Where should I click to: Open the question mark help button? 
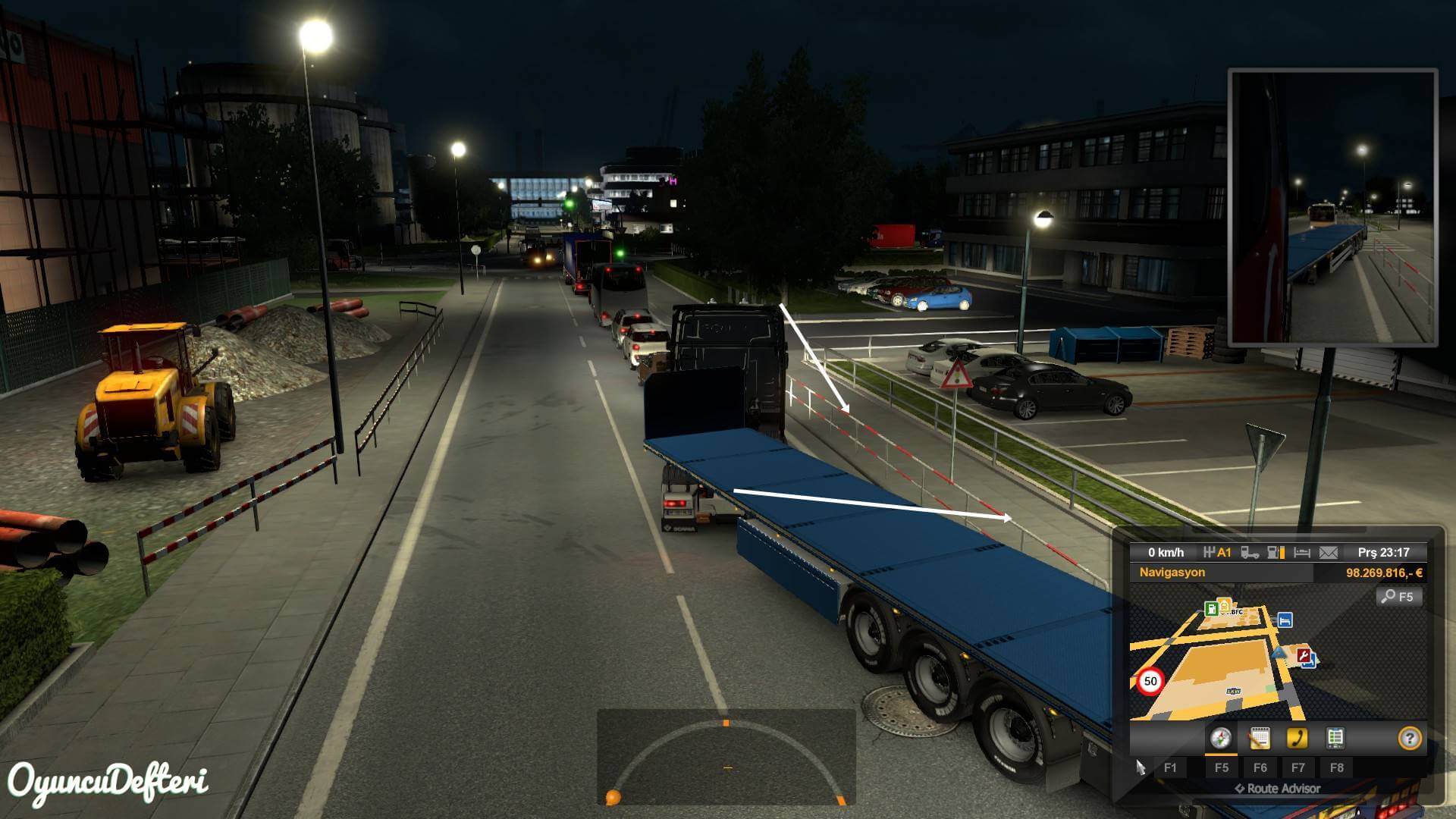point(1409,738)
